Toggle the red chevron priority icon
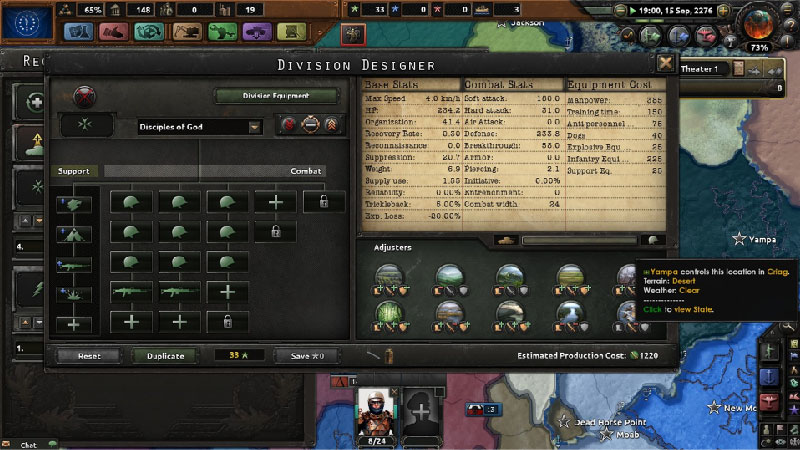This screenshot has height=450, width=800. pos(331,127)
